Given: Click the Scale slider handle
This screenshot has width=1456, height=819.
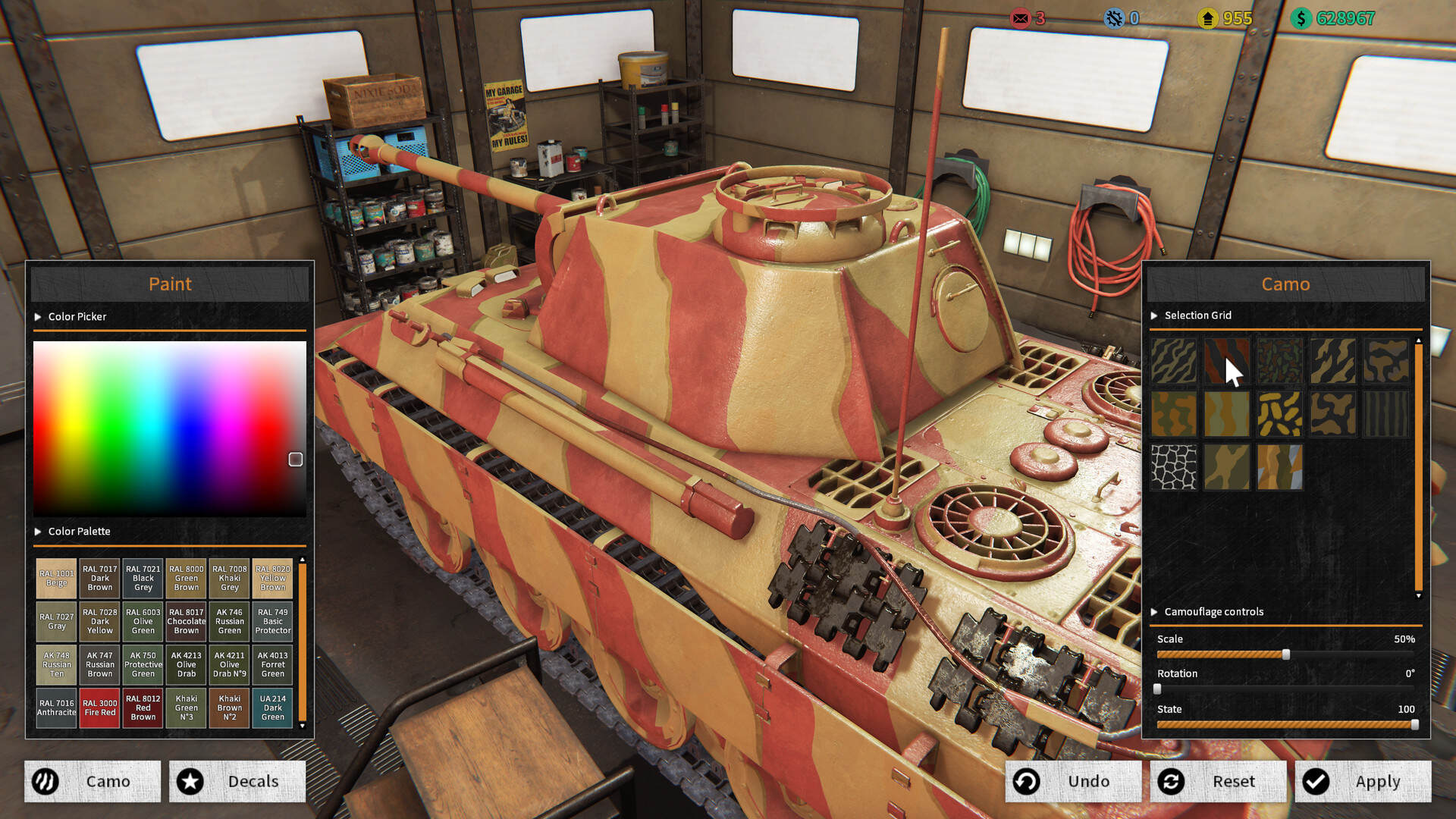Looking at the screenshot, I should pos(1288,654).
